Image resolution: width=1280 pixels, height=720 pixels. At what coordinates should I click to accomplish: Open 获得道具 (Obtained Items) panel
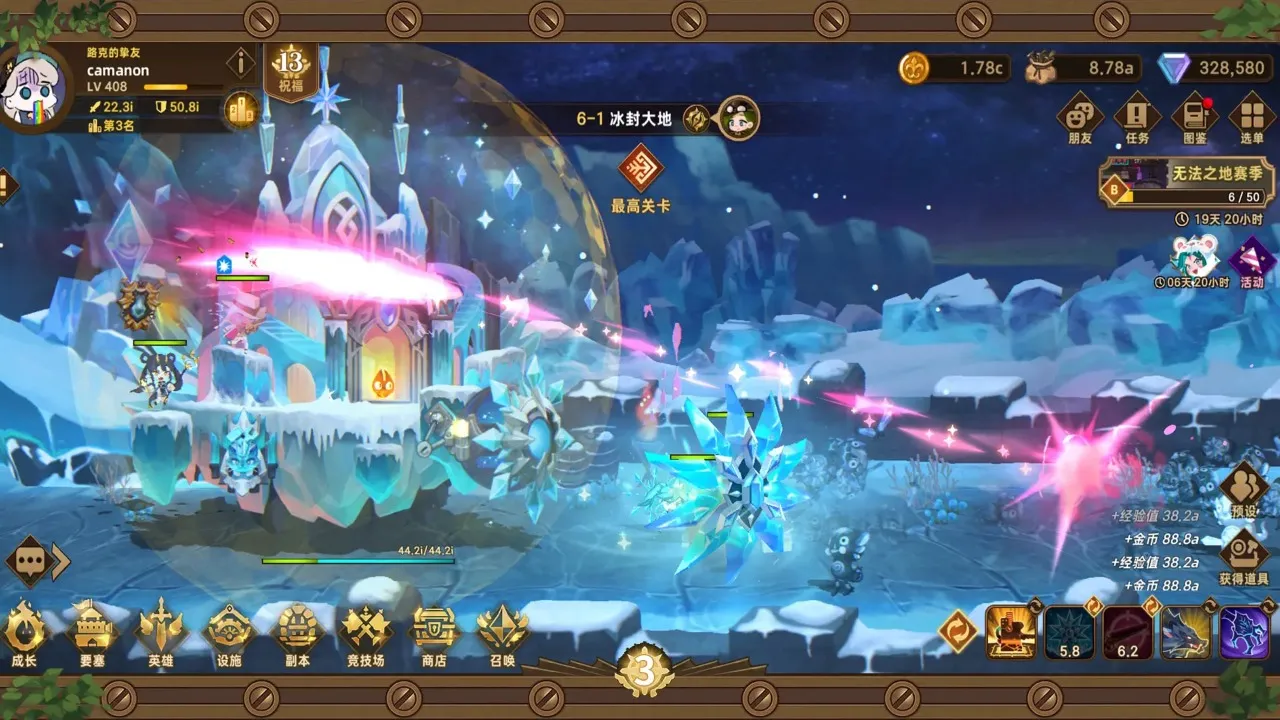click(1243, 550)
